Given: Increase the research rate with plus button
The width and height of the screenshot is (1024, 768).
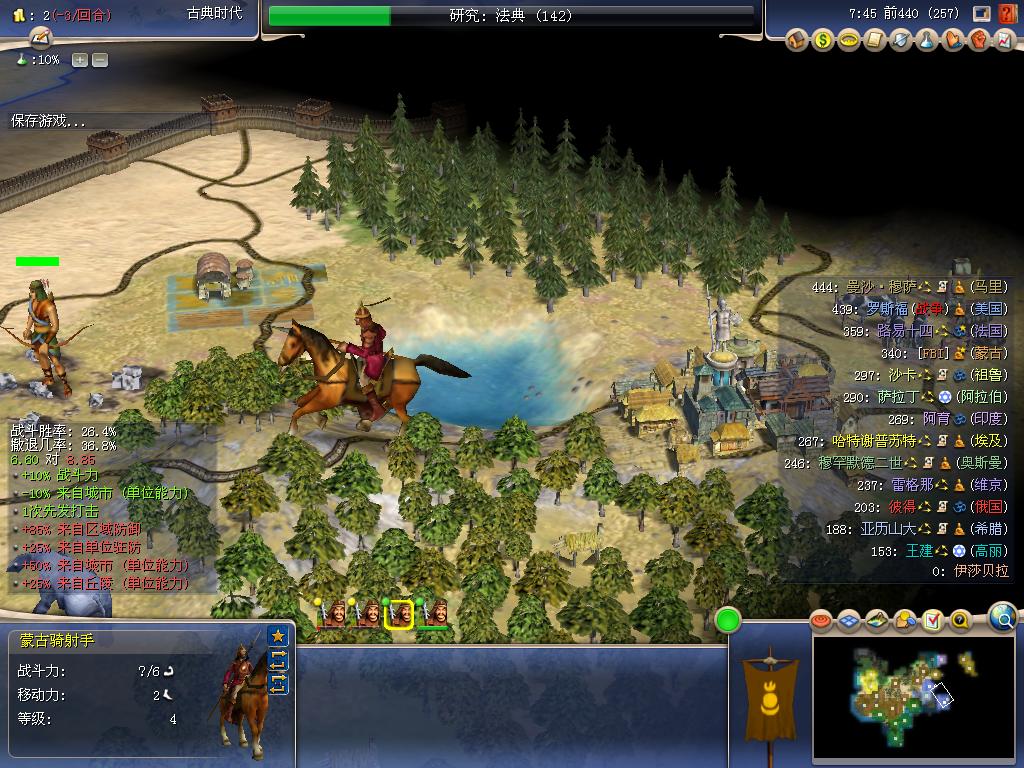Looking at the screenshot, I should point(80,60).
